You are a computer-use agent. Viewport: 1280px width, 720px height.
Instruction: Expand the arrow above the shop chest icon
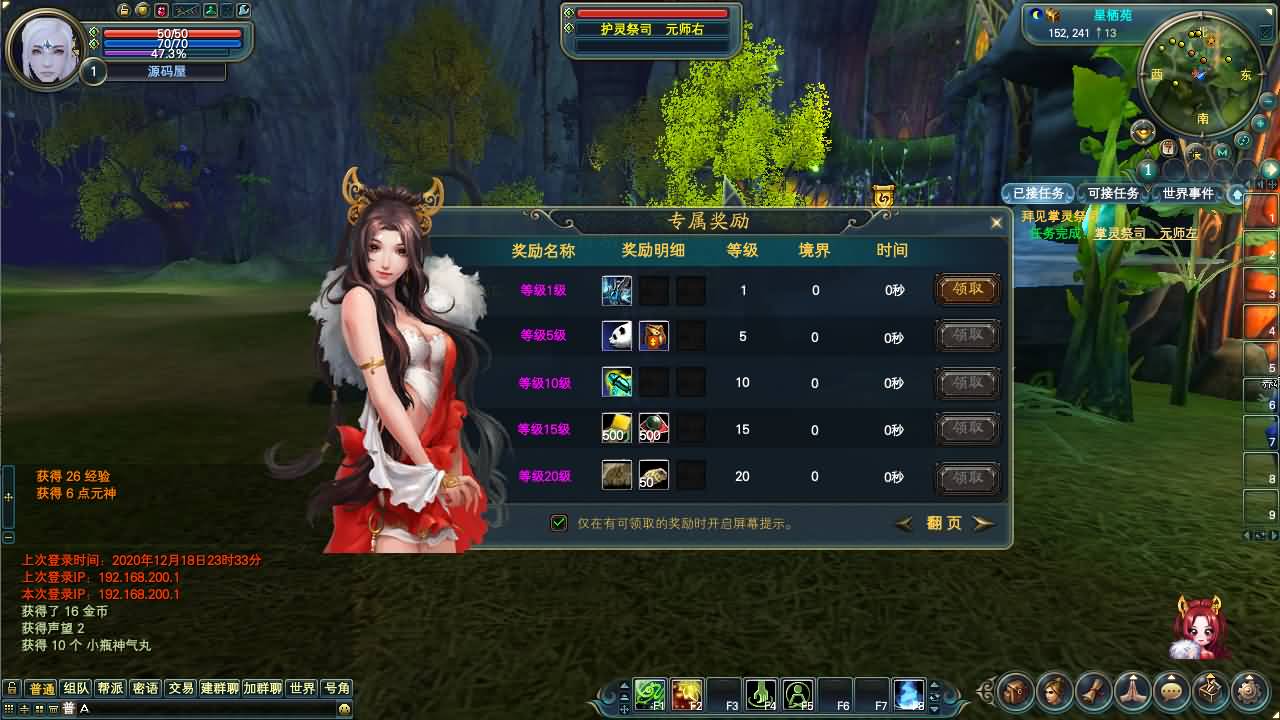coord(1210,674)
